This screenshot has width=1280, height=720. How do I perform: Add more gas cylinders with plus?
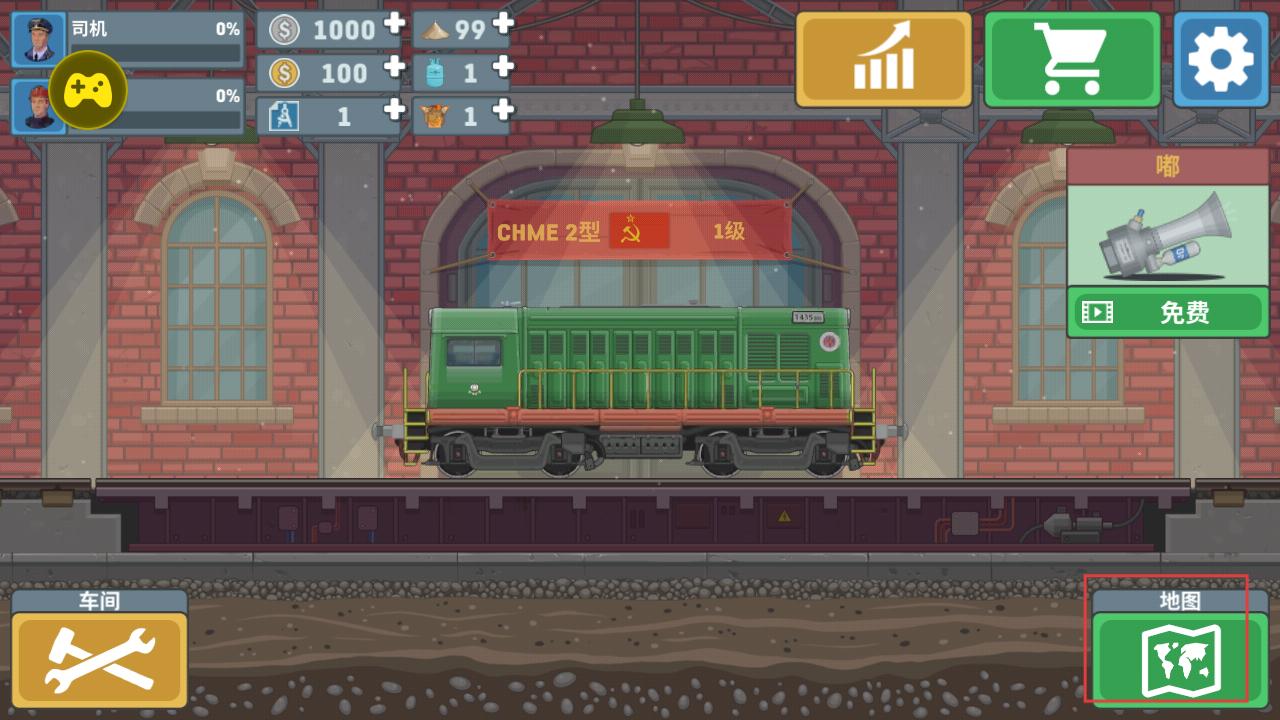(x=503, y=67)
